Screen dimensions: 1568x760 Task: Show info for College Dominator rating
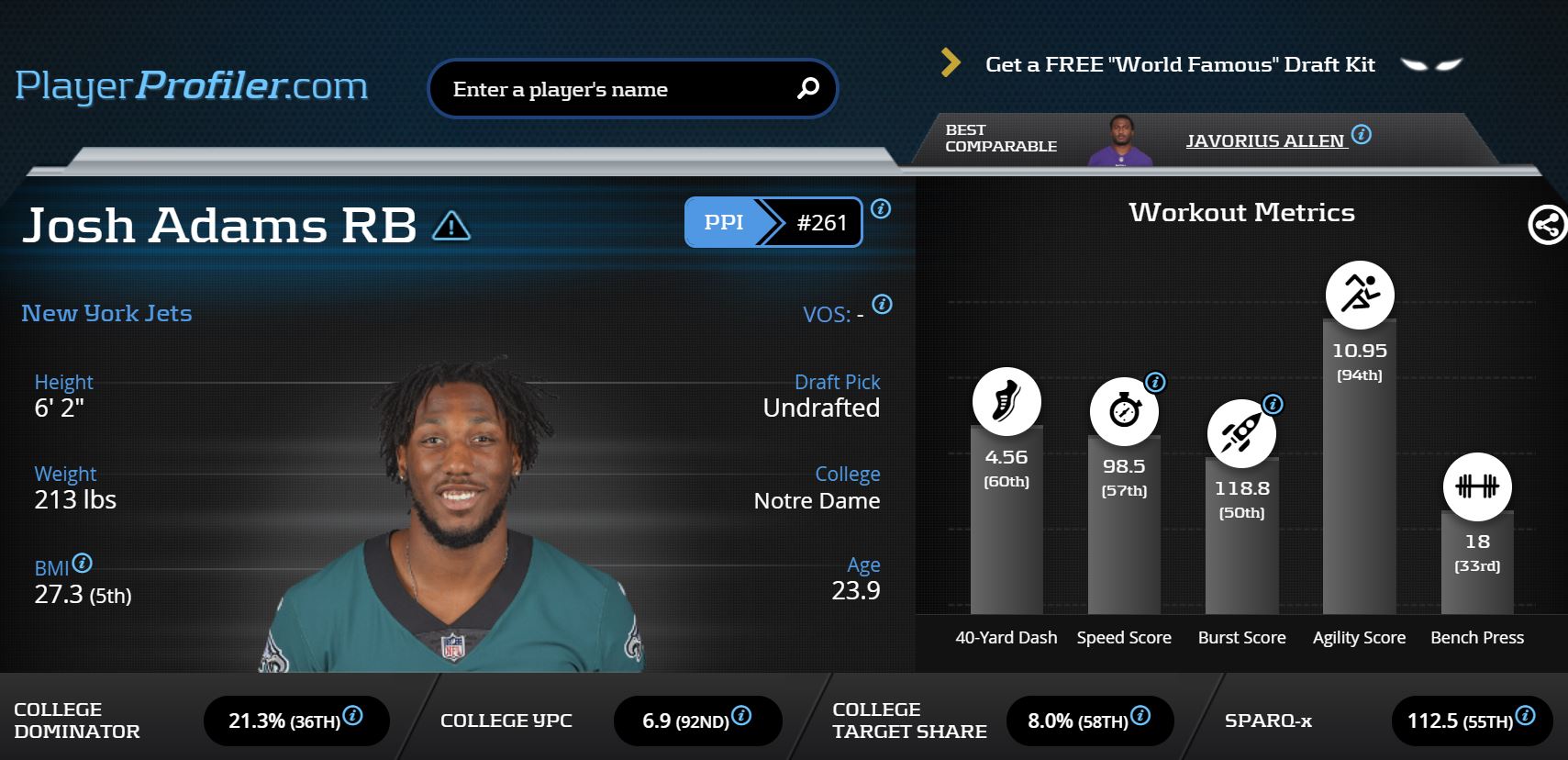coord(353,716)
